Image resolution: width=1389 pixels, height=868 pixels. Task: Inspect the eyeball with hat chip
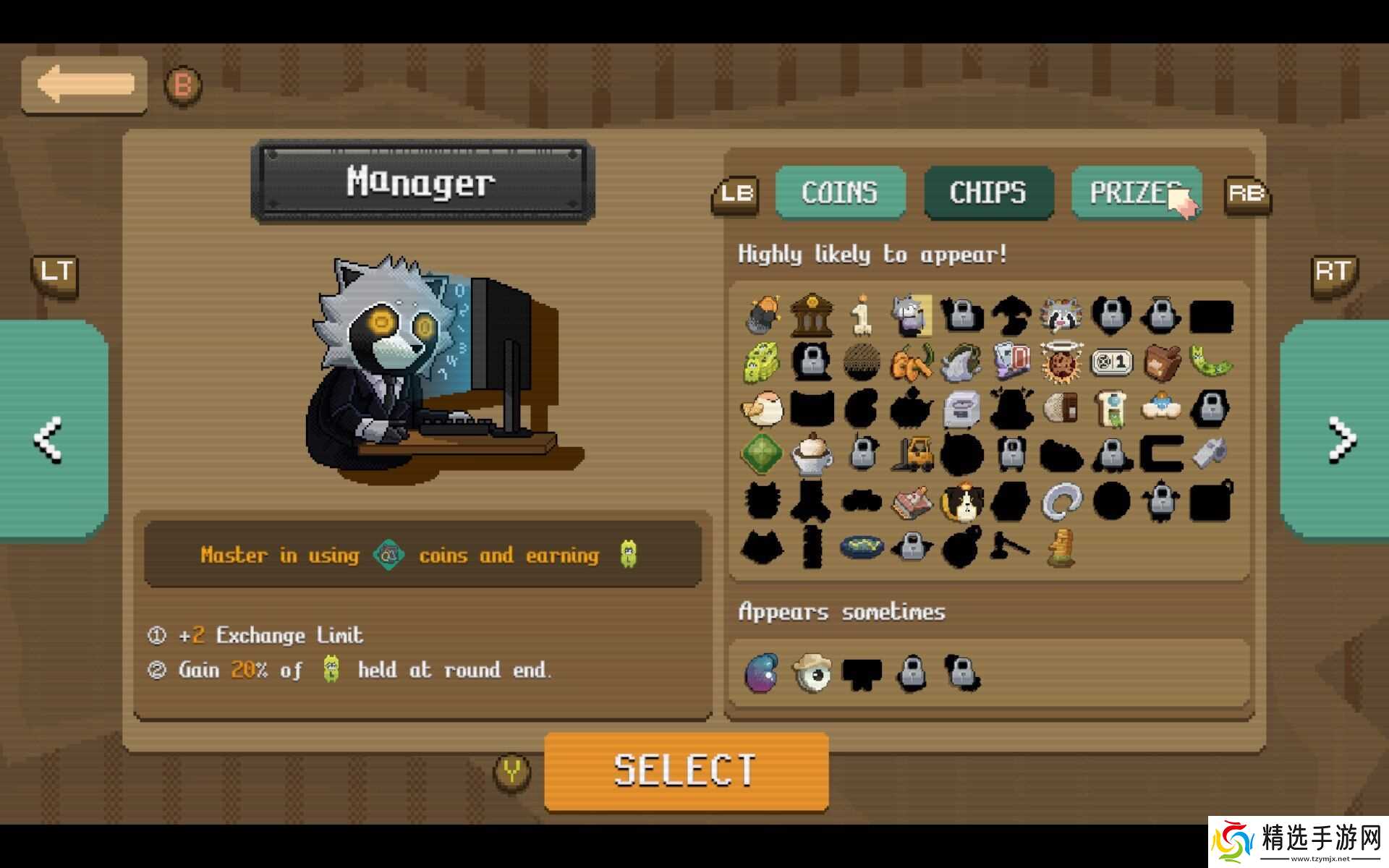[812, 673]
